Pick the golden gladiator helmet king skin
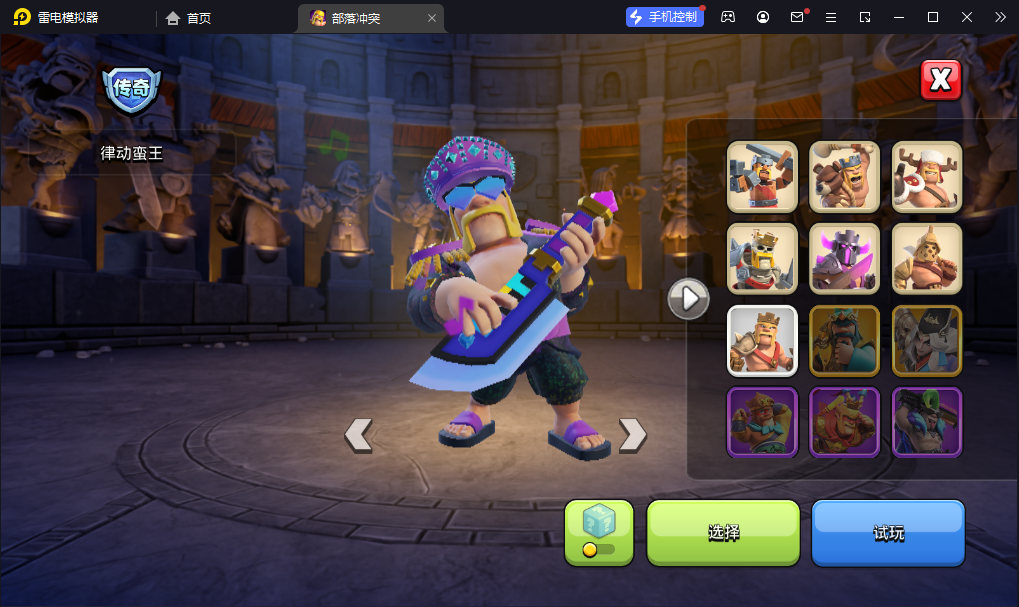Screen dimensions: 1019x607 [926, 258]
